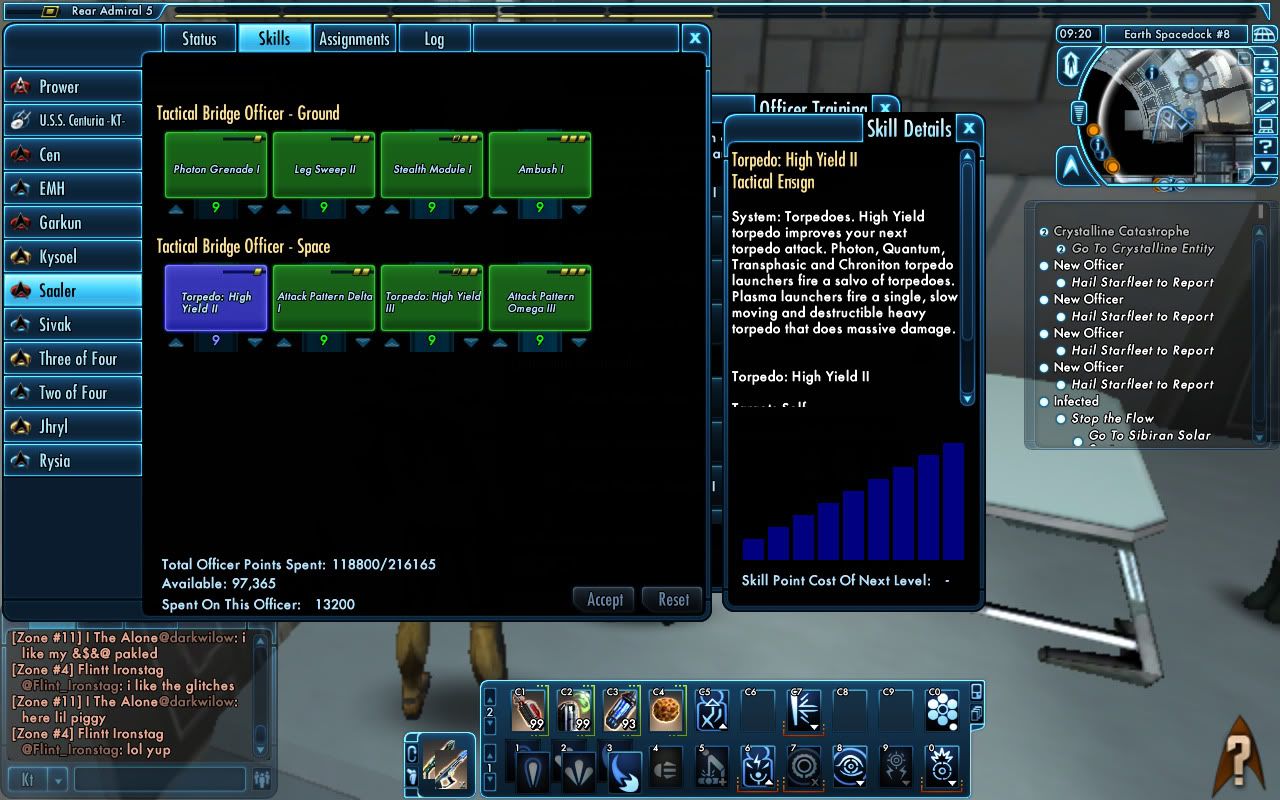
Task: Close the bridge officer skills window
Action: click(695, 38)
